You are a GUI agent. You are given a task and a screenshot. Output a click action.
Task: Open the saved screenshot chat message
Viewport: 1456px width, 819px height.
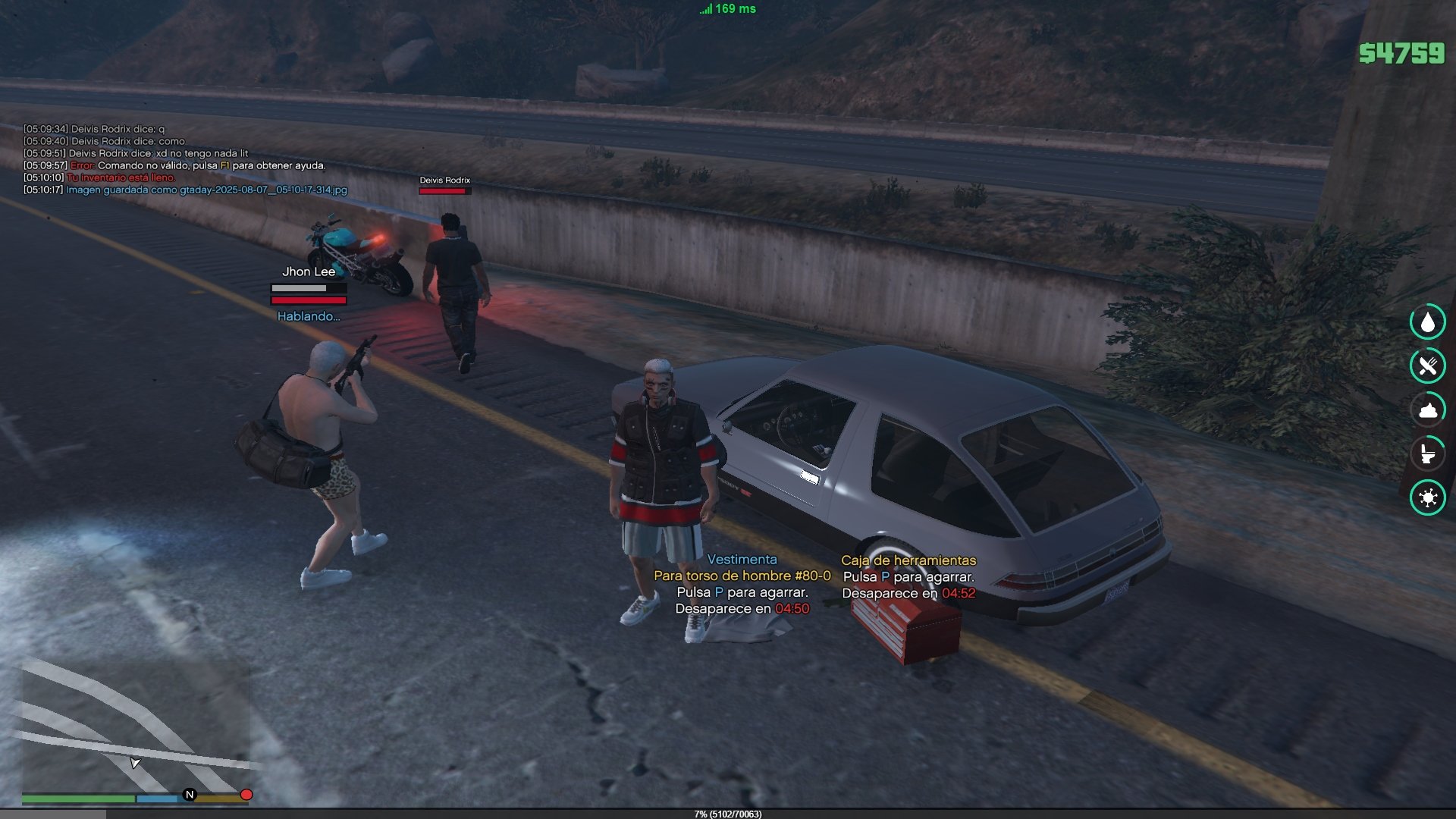(x=206, y=190)
